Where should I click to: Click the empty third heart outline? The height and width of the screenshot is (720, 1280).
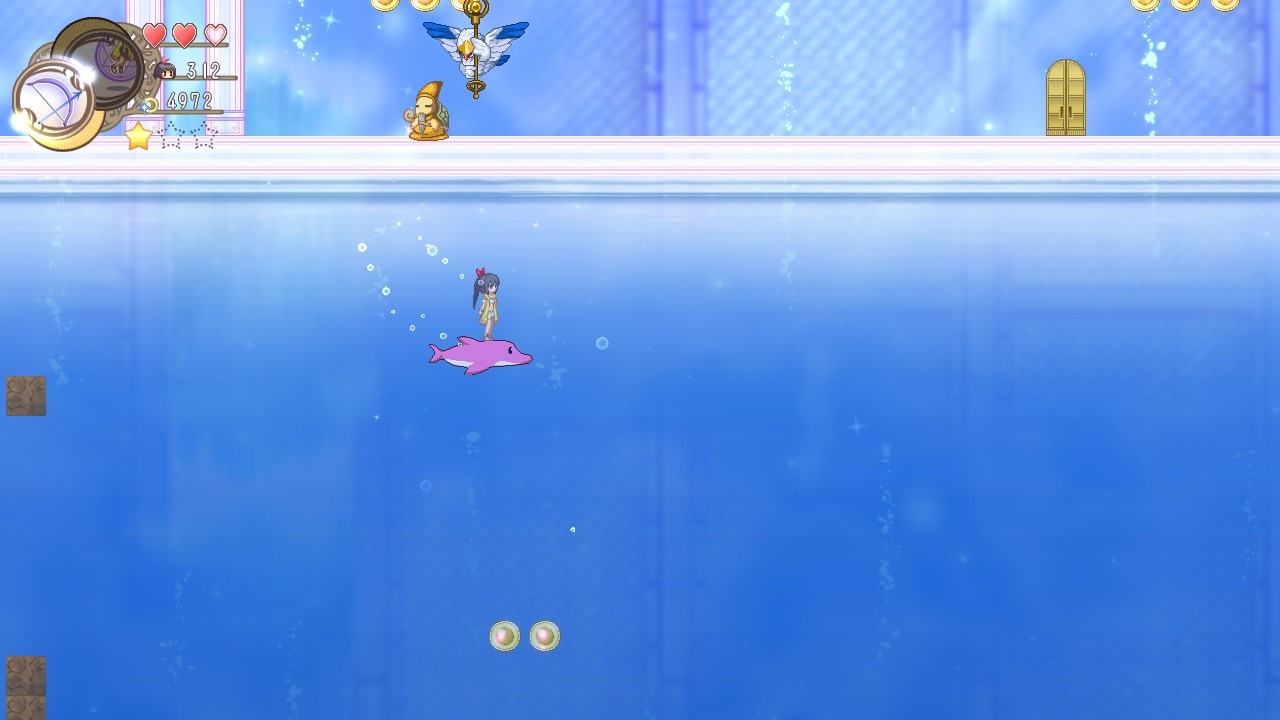pyautogui.click(x=215, y=33)
